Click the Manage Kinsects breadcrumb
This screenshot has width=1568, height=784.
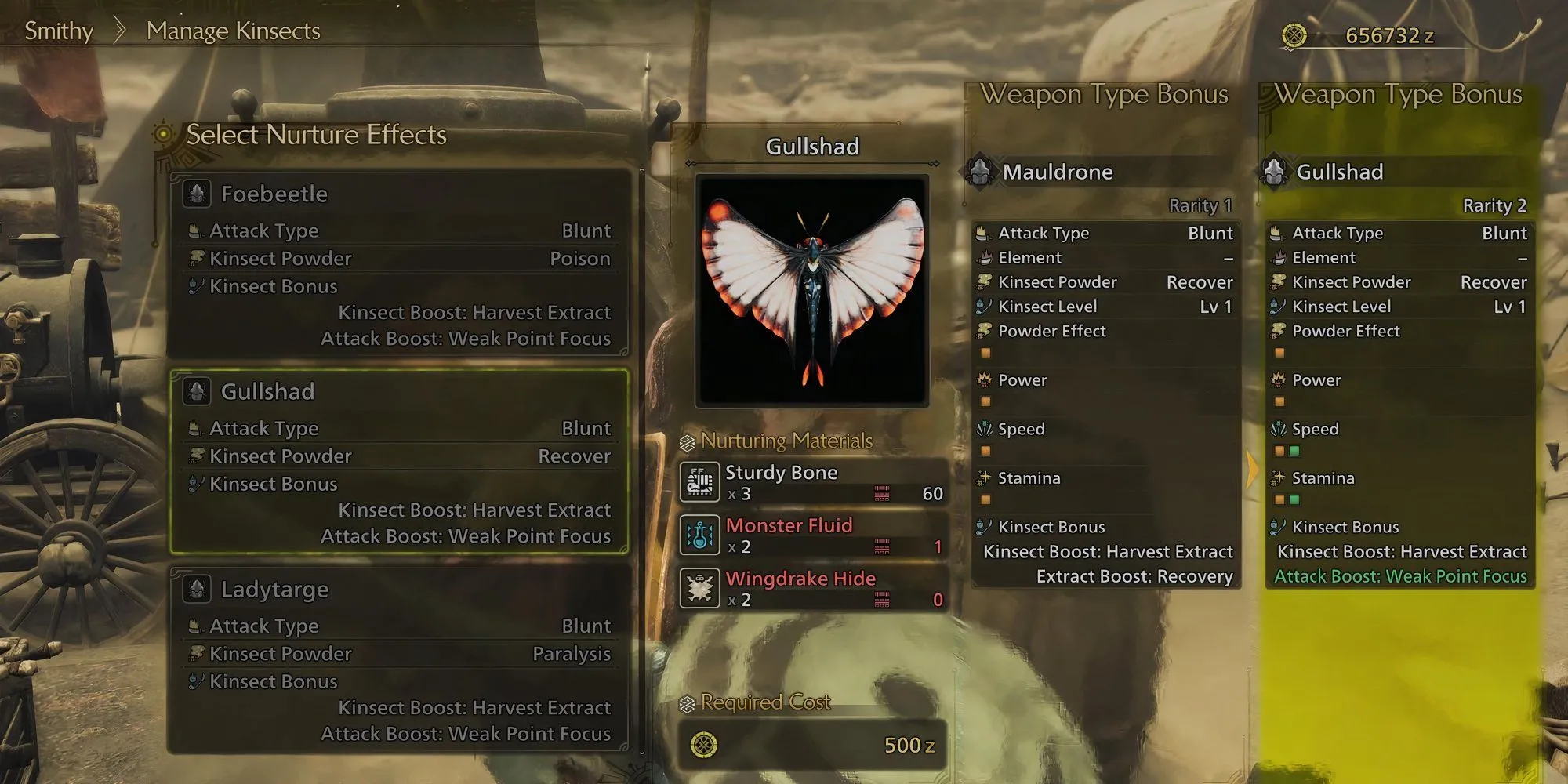234,31
